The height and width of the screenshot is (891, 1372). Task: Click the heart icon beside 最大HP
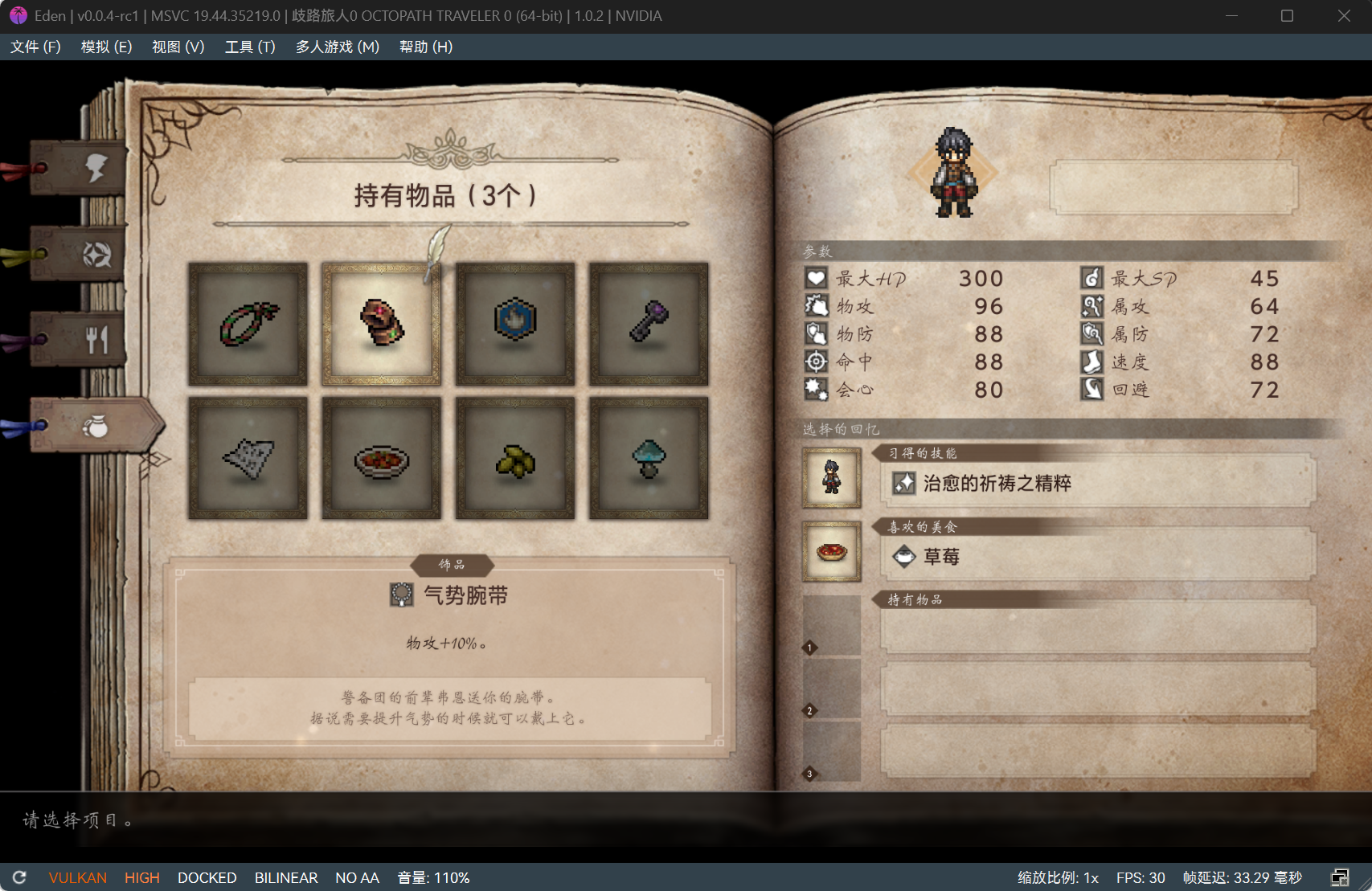(815, 278)
